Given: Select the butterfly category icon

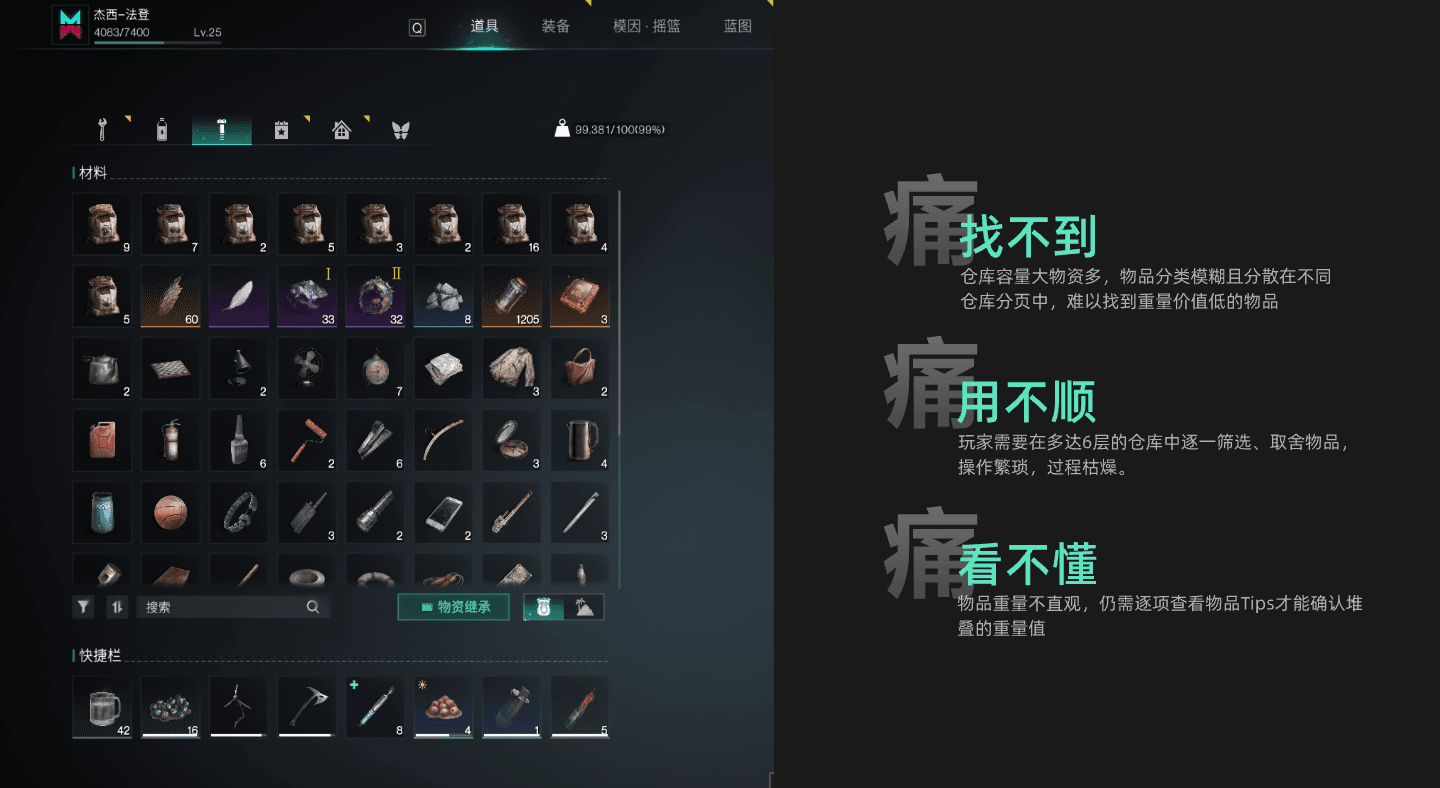Looking at the screenshot, I should pos(401,128).
